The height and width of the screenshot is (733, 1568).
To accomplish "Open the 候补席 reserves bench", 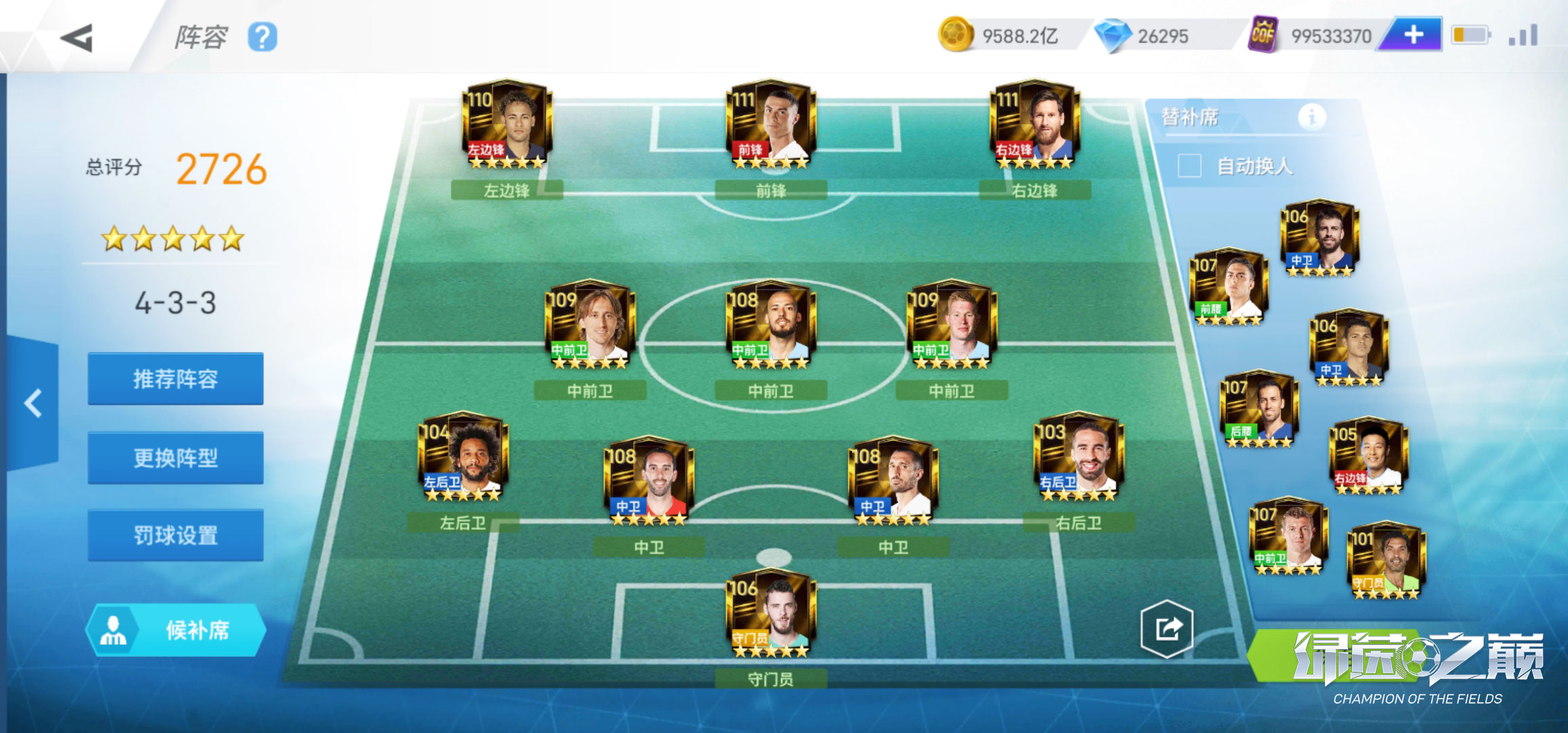I will click(175, 630).
